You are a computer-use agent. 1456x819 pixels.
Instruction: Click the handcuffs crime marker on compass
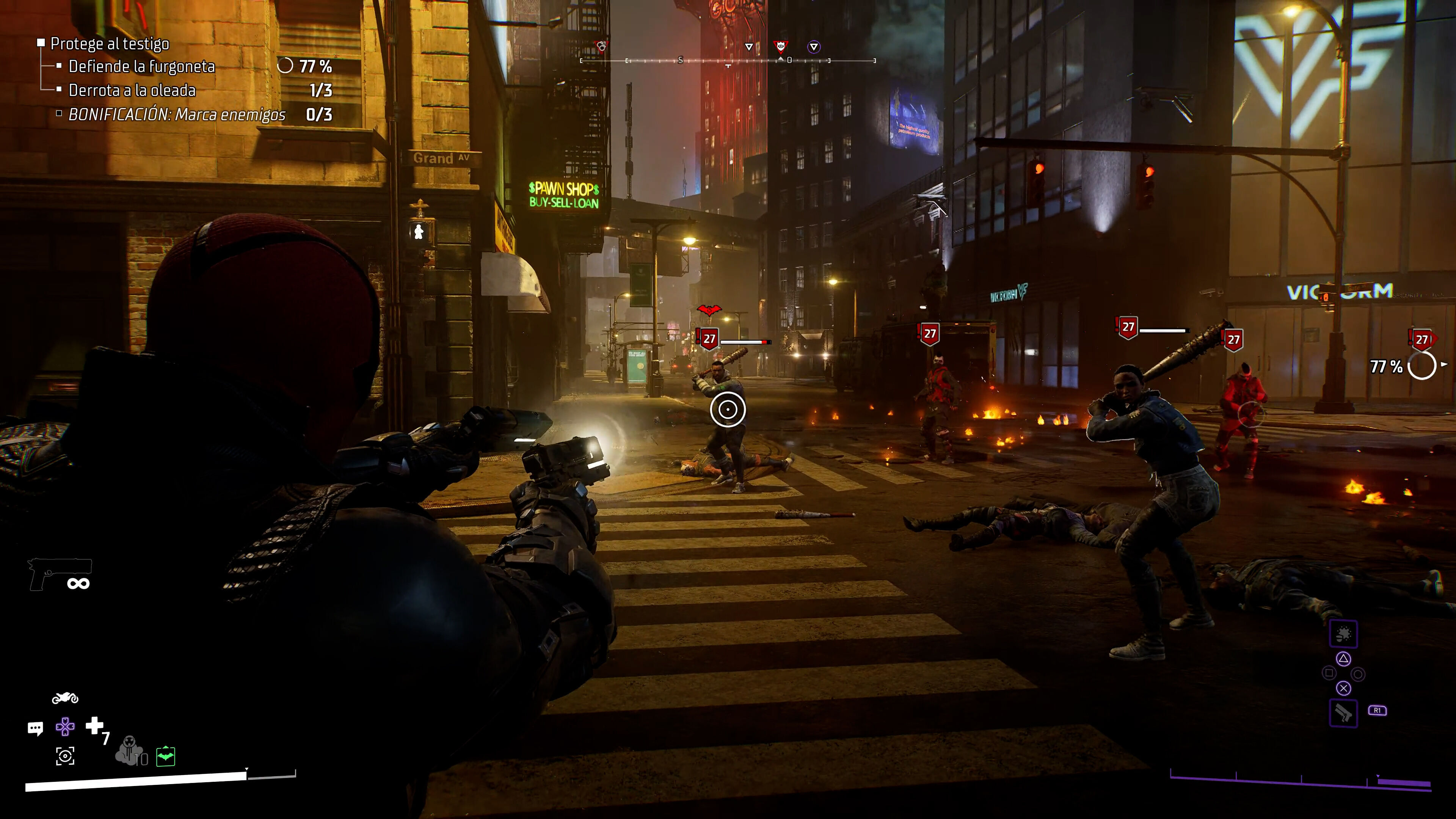coord(602,46)
